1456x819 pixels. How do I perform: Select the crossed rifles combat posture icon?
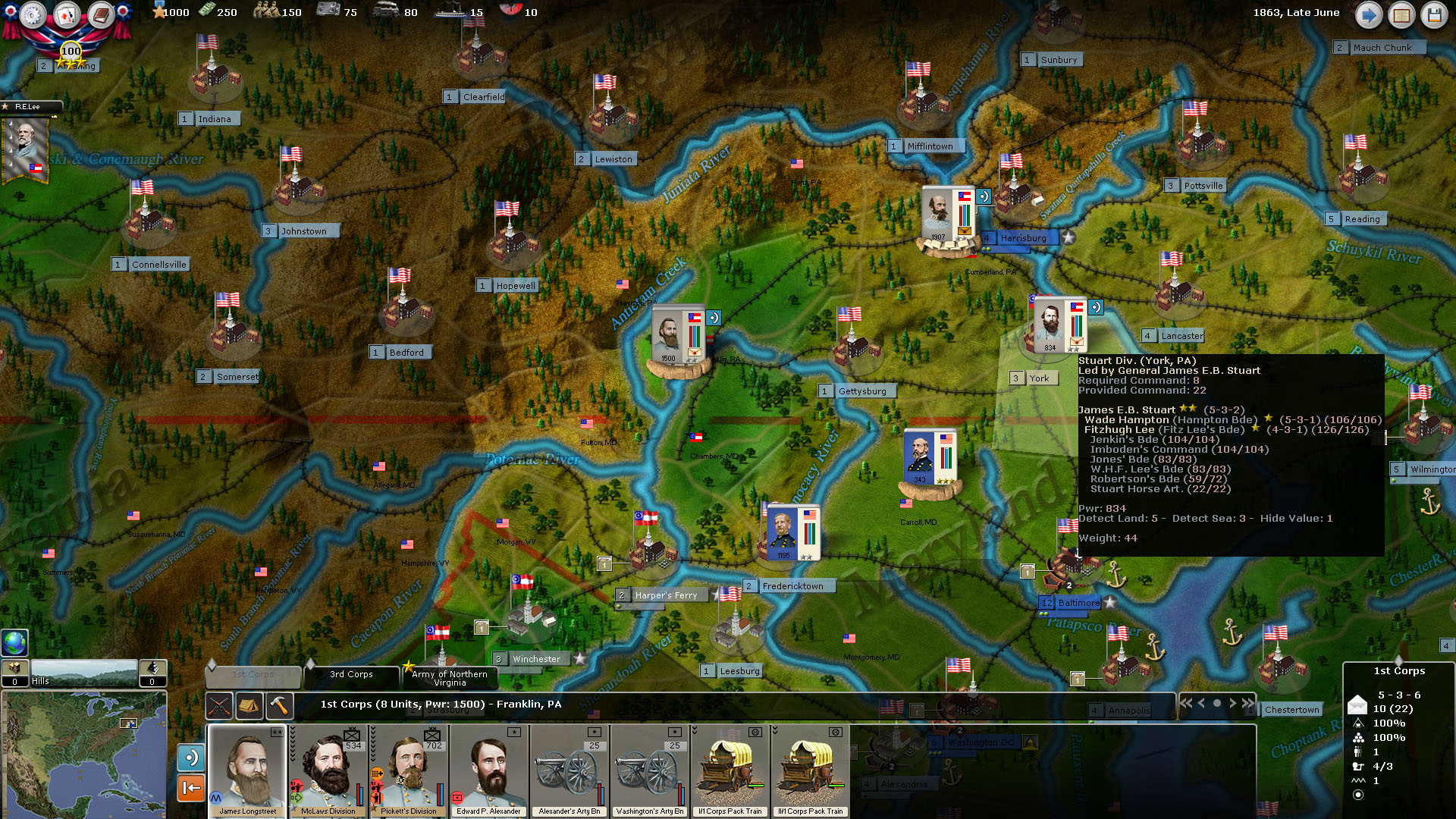coord(219,706)
